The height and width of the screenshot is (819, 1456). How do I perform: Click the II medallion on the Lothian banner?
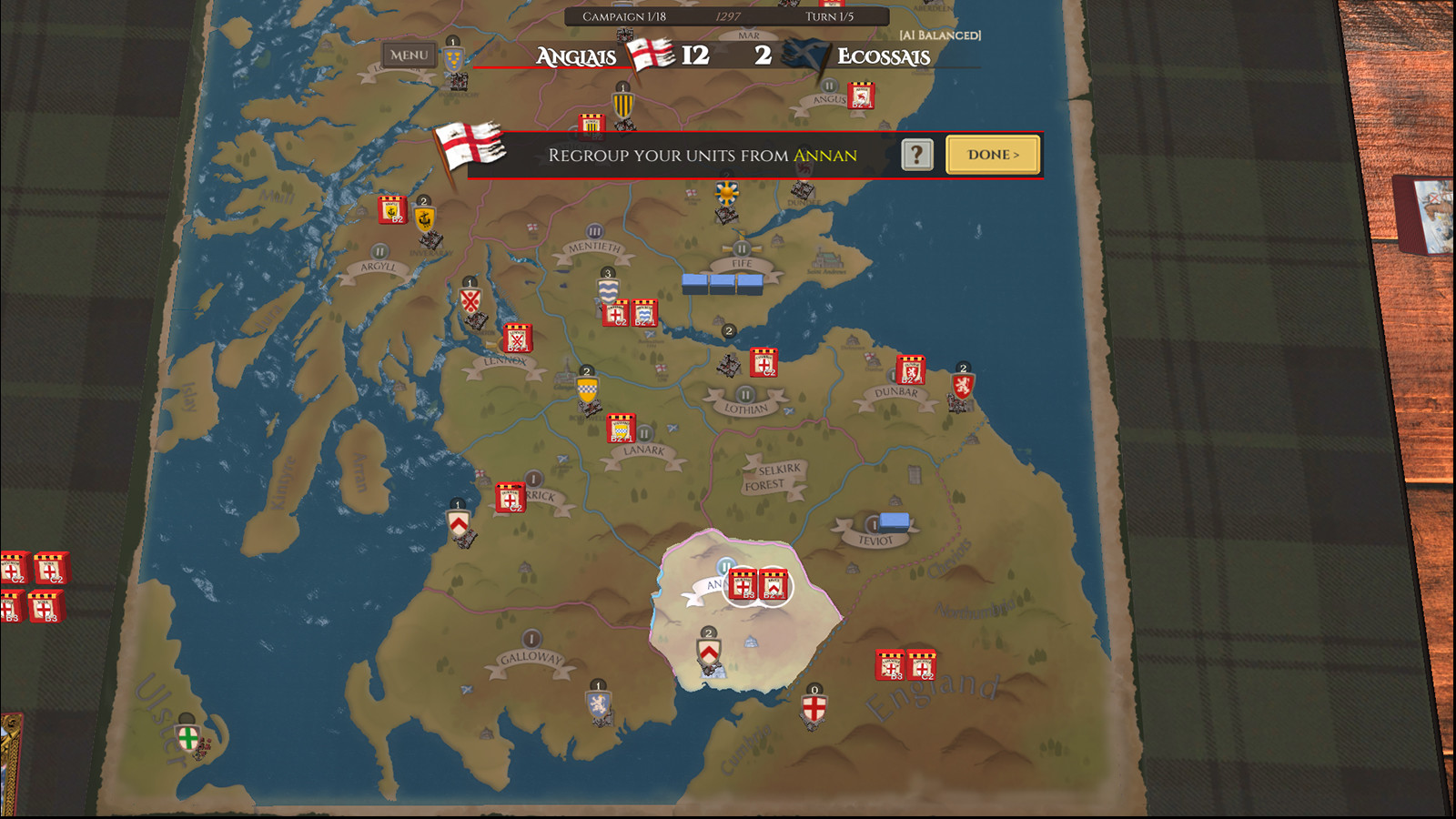point(743,395)
